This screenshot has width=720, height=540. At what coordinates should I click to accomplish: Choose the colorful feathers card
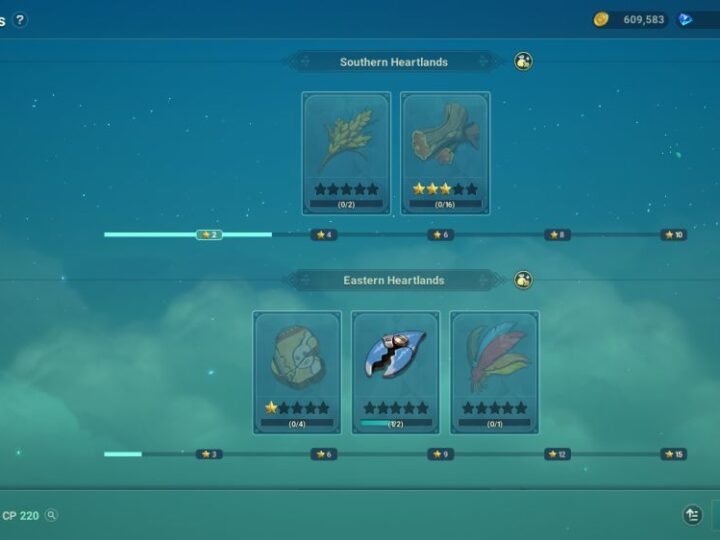pos(494,371)
